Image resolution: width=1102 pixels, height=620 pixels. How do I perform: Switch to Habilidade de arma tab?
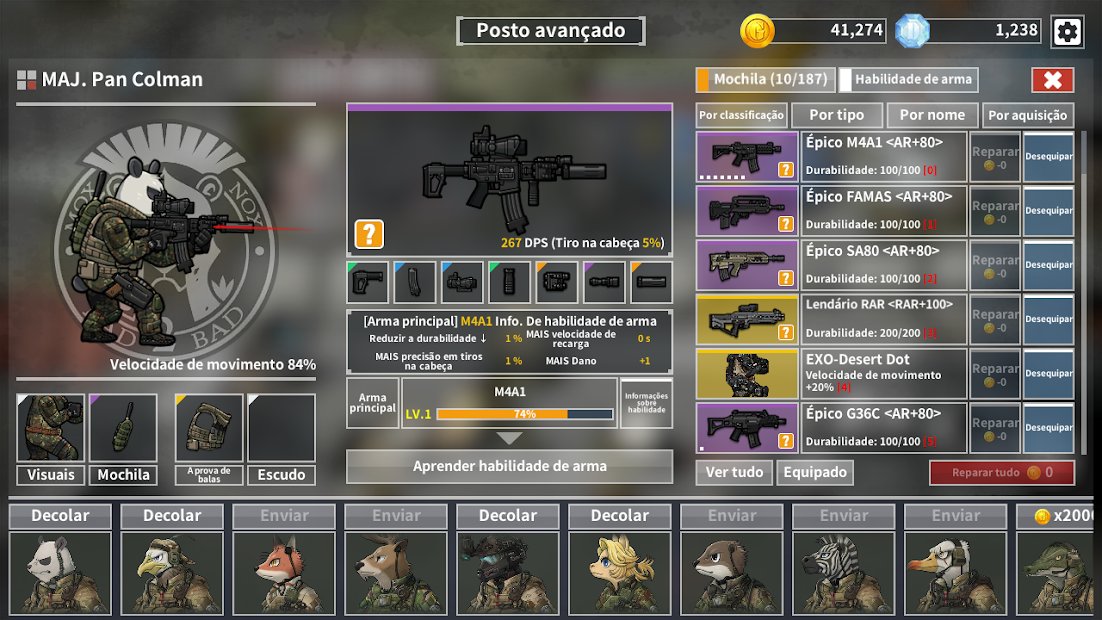(908, 80)
